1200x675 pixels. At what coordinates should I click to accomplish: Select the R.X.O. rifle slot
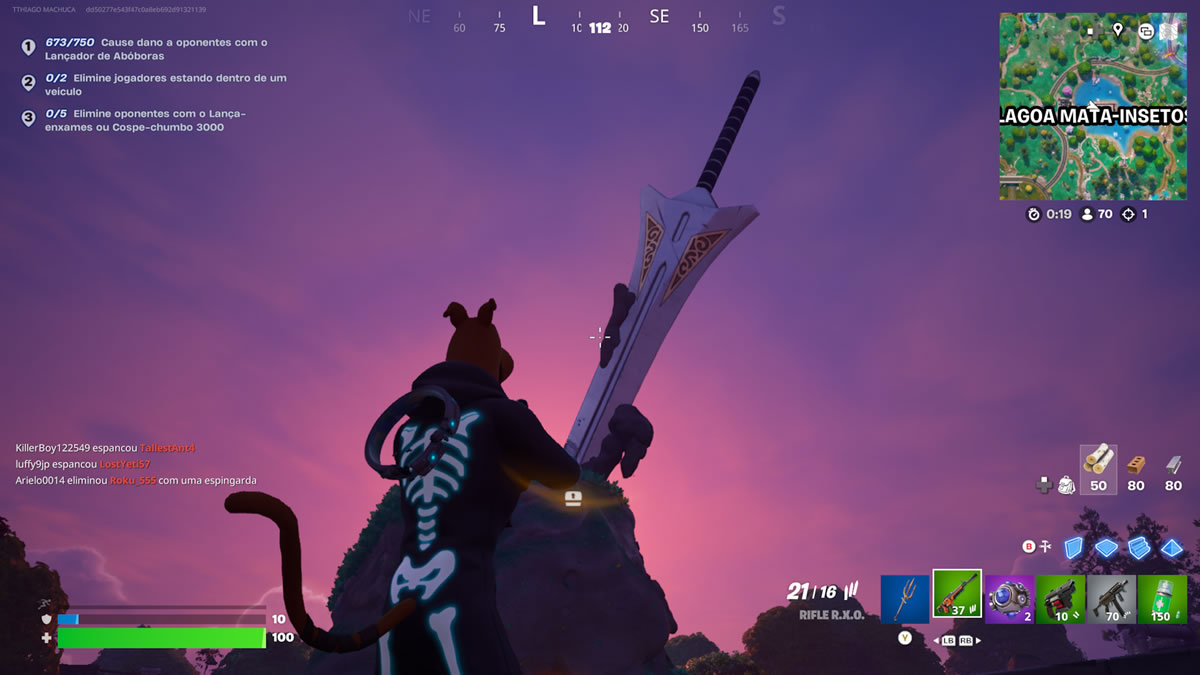[x=957, y=595]
